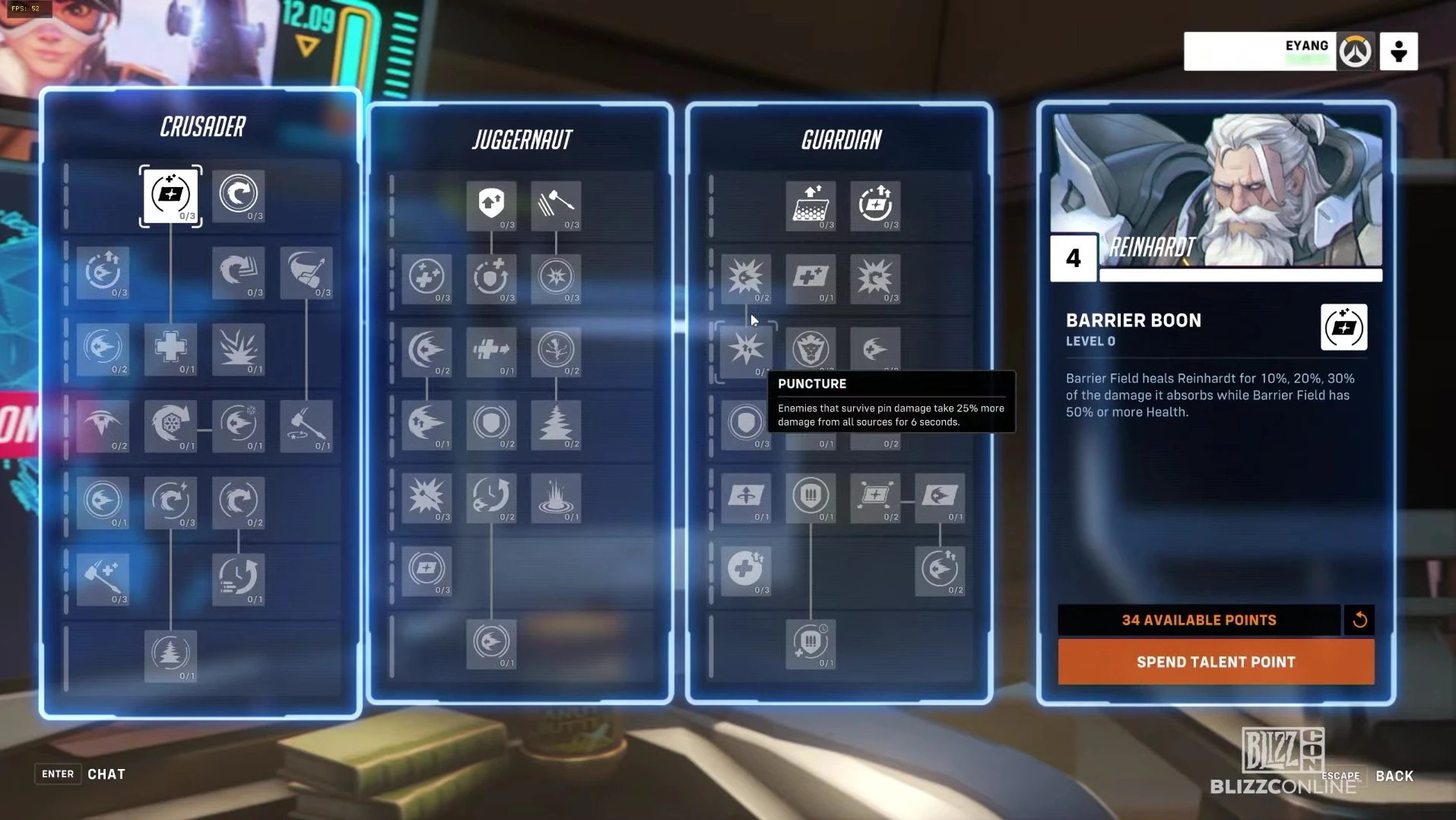
Task: Choose the swinging hammer talent in Juggernaut
Action: pos(556,205)
